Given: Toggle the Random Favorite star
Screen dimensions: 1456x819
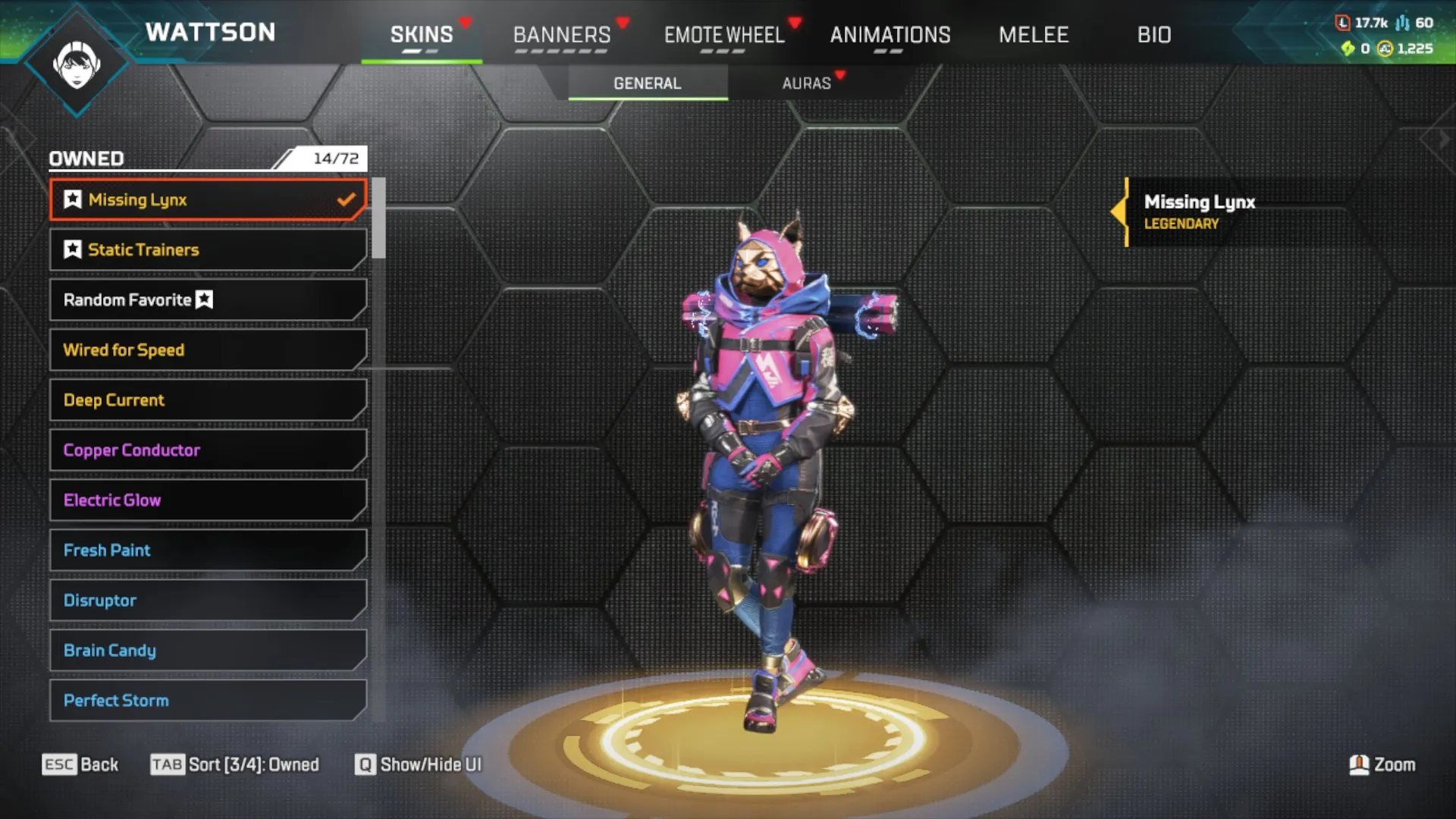Looking at the screenshot, I should point(203,300).
